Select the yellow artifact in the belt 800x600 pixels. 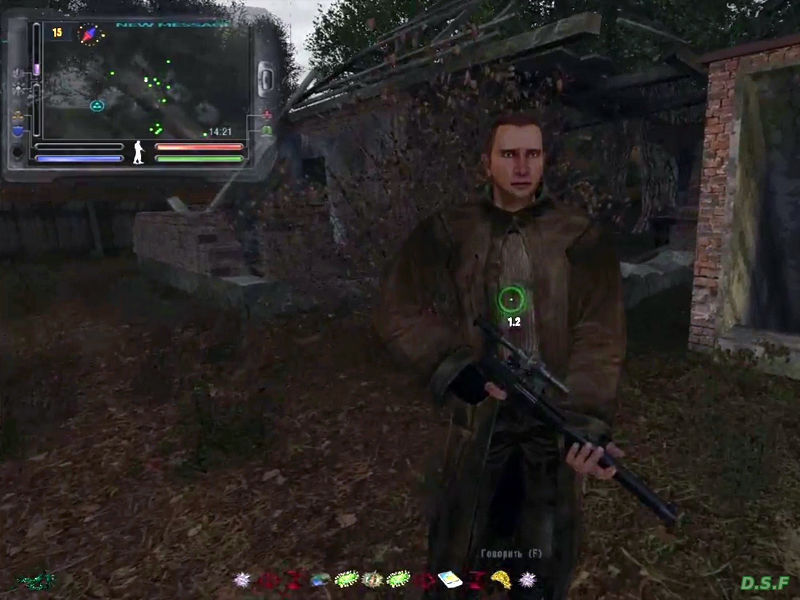click(501, 579)
